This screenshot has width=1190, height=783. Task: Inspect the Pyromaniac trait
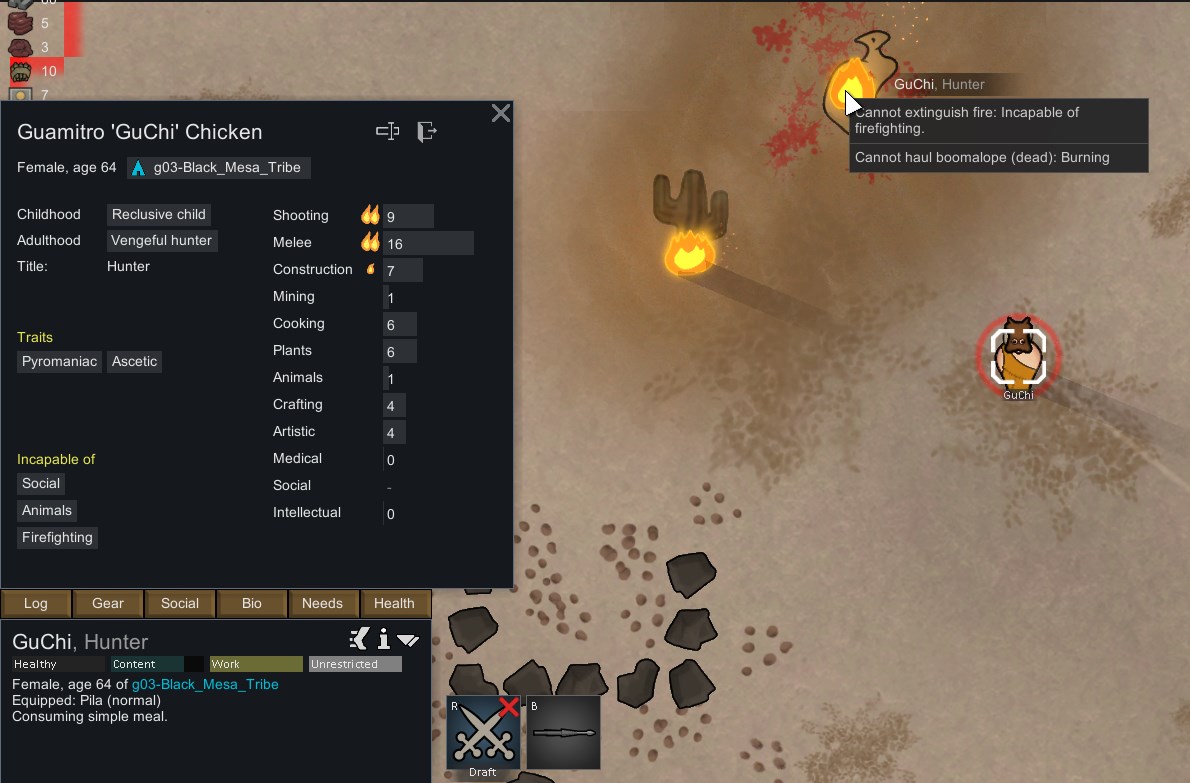tap(60, 362)
